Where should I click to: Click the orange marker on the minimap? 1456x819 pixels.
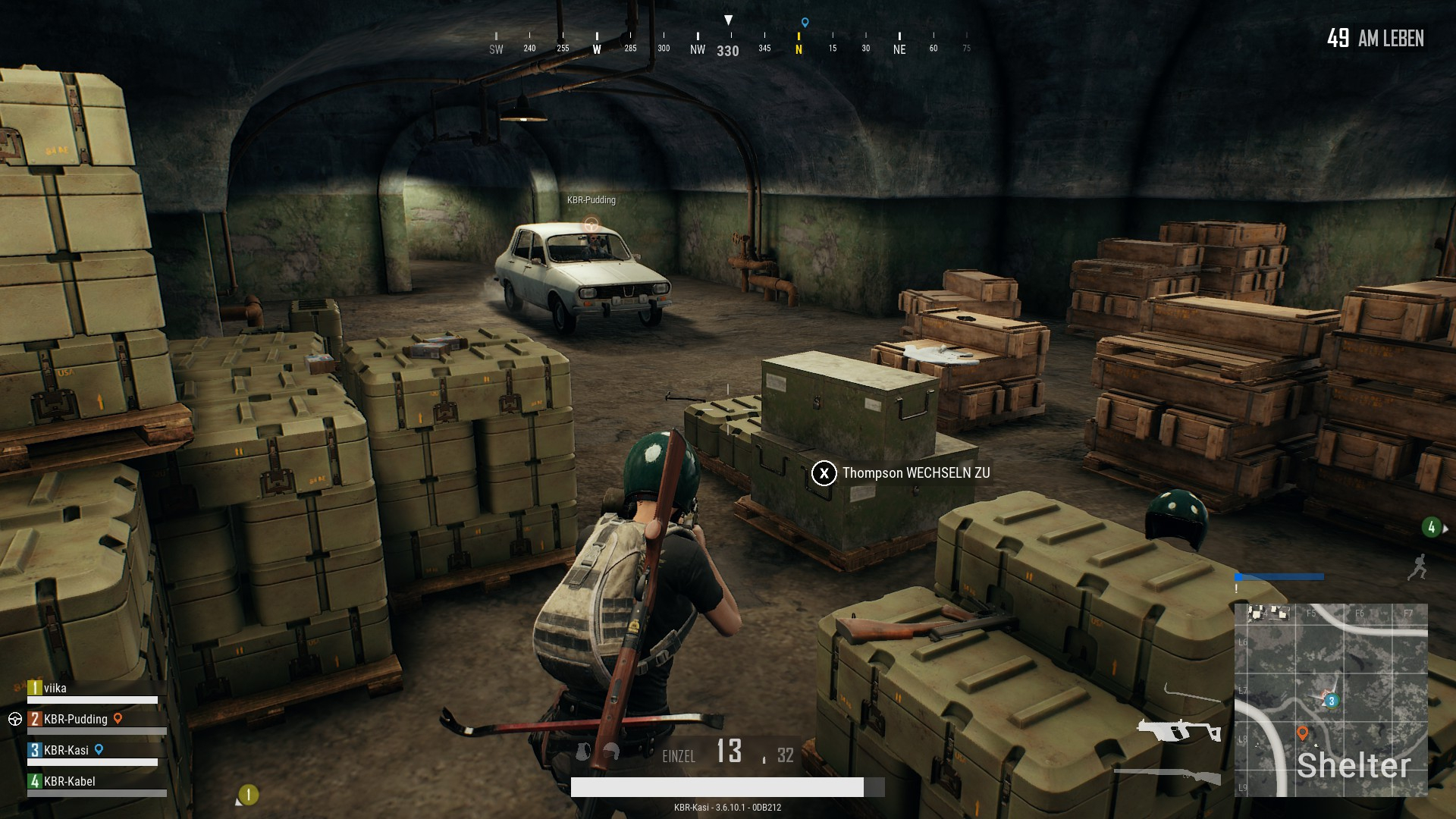(x=1303, y=733)
